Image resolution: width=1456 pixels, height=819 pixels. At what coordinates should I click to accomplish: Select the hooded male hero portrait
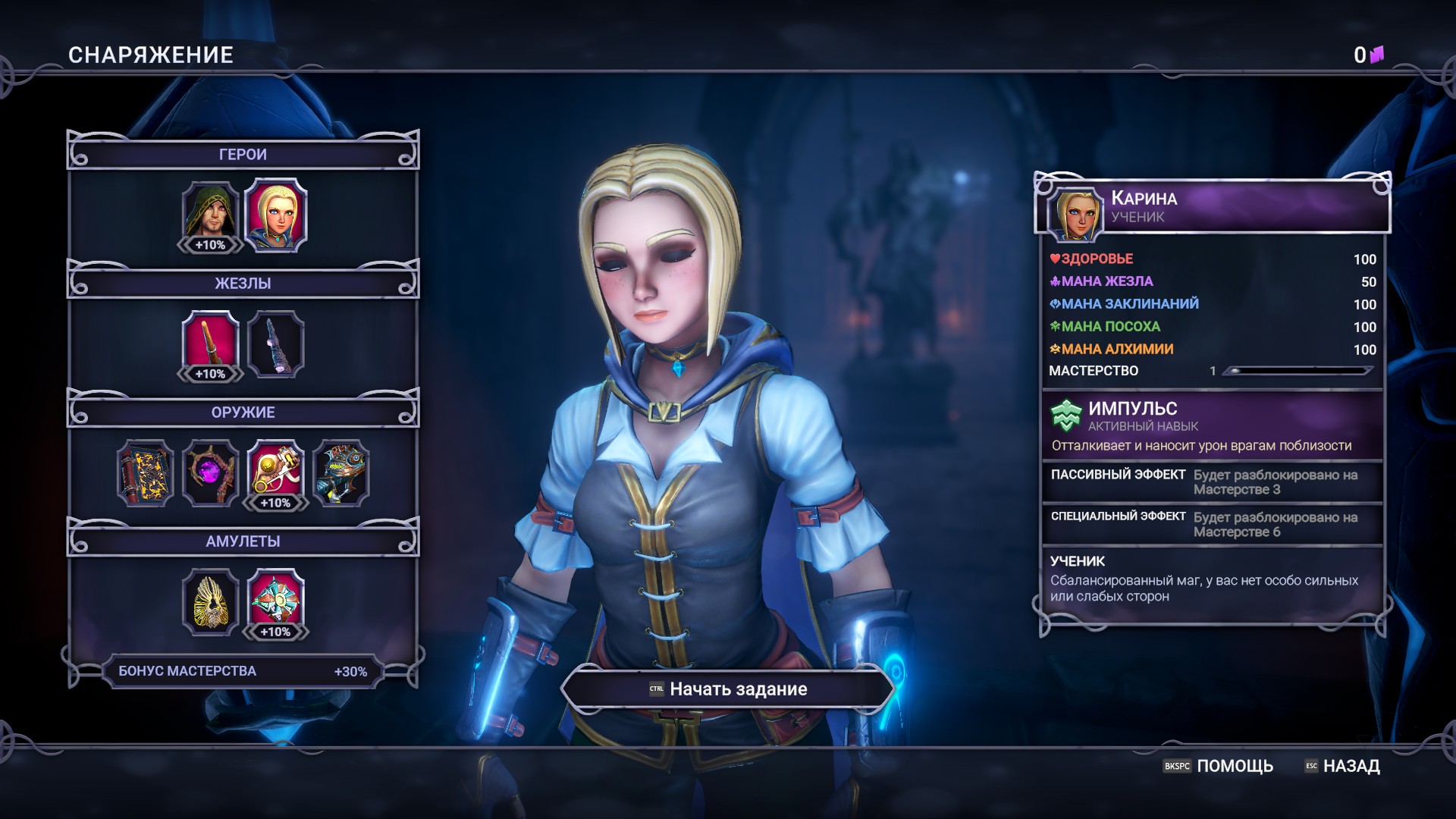click(210, 213)
